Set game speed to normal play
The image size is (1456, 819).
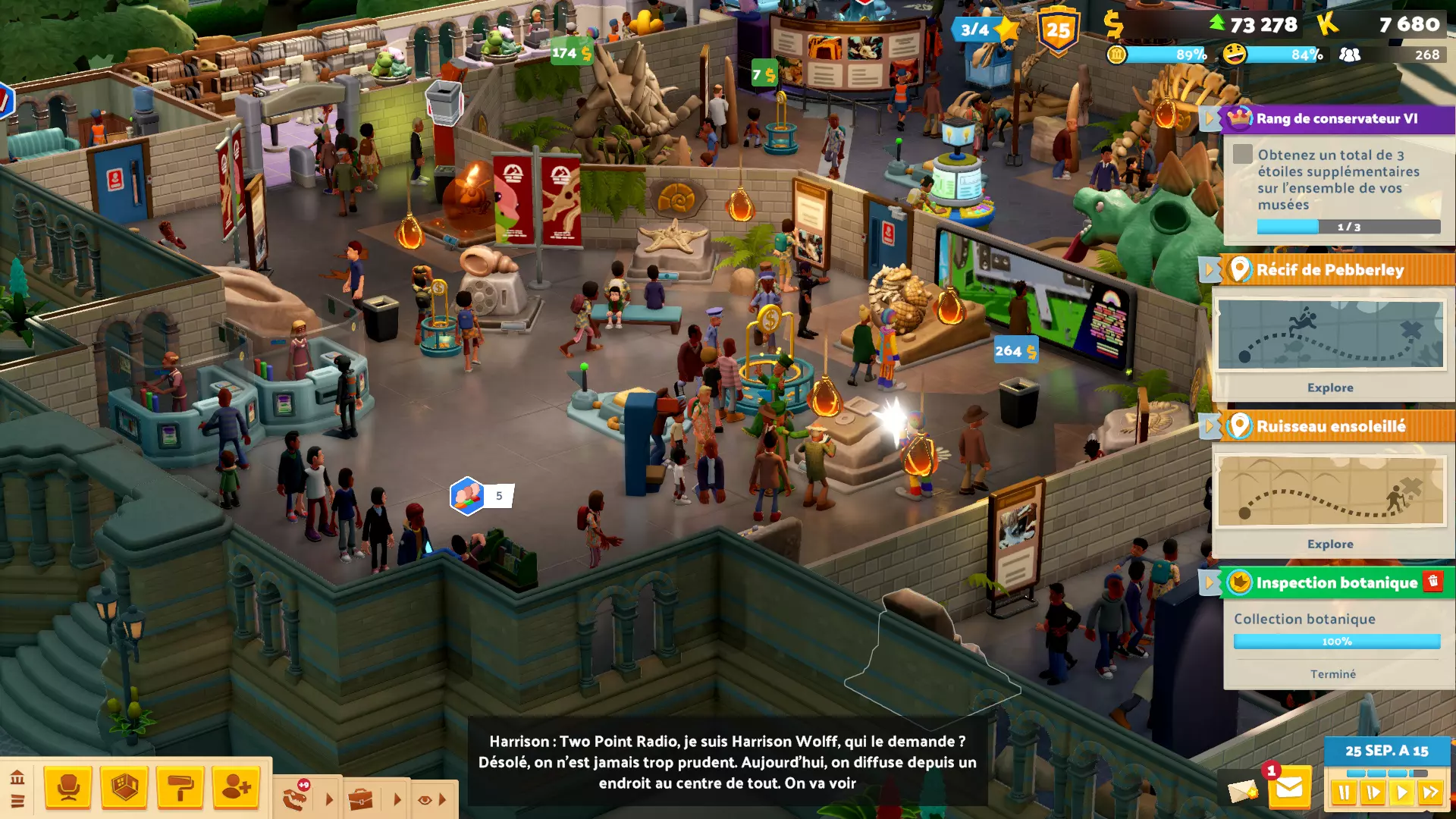click(x=1401, y=793)
